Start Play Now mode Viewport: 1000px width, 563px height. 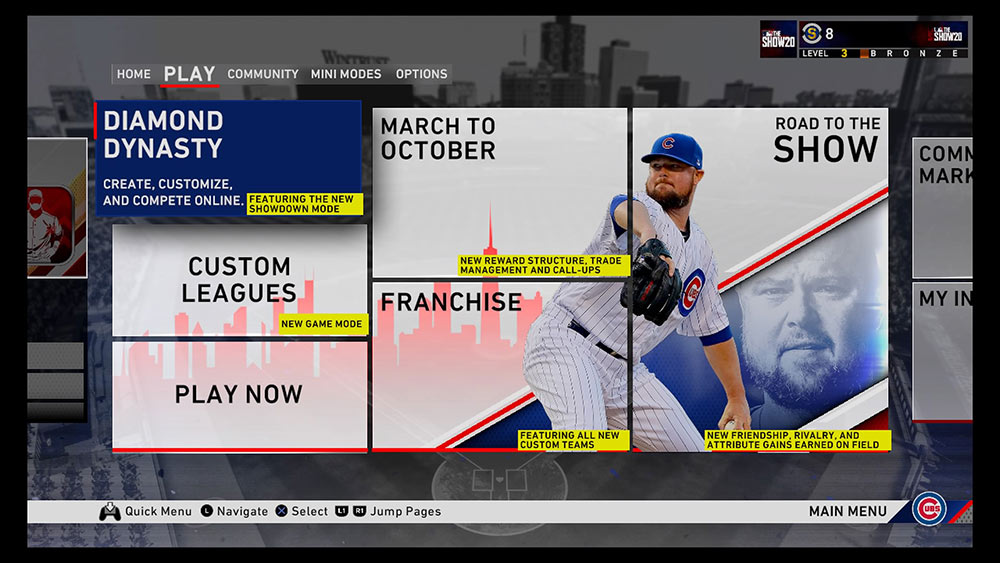point(239,394)
